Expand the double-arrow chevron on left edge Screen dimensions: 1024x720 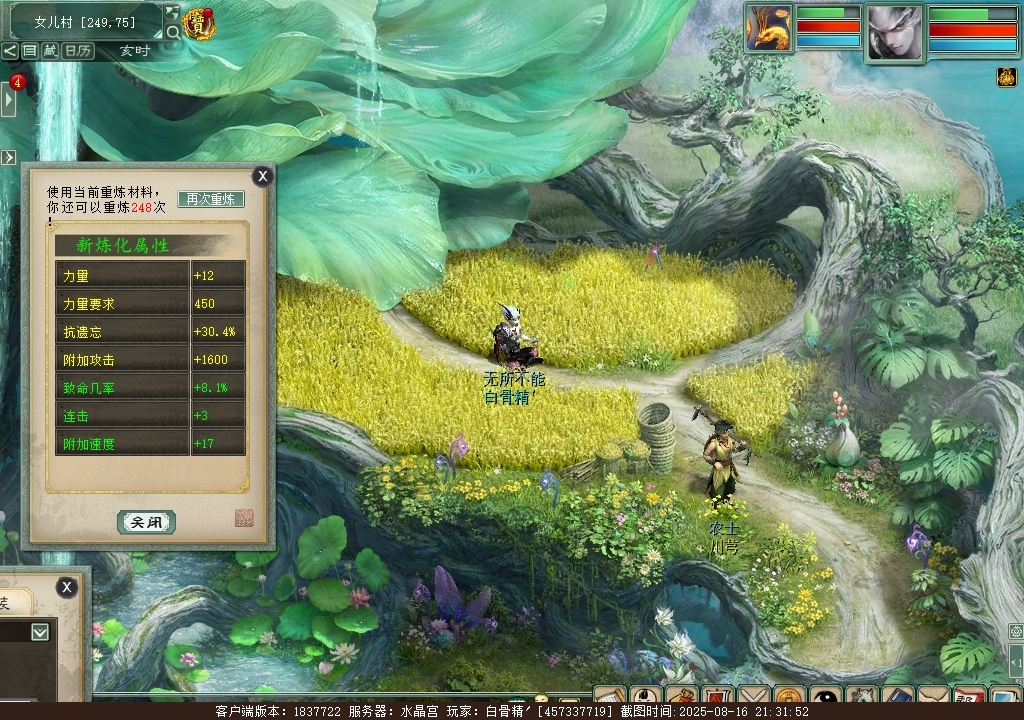click(8, 157)
